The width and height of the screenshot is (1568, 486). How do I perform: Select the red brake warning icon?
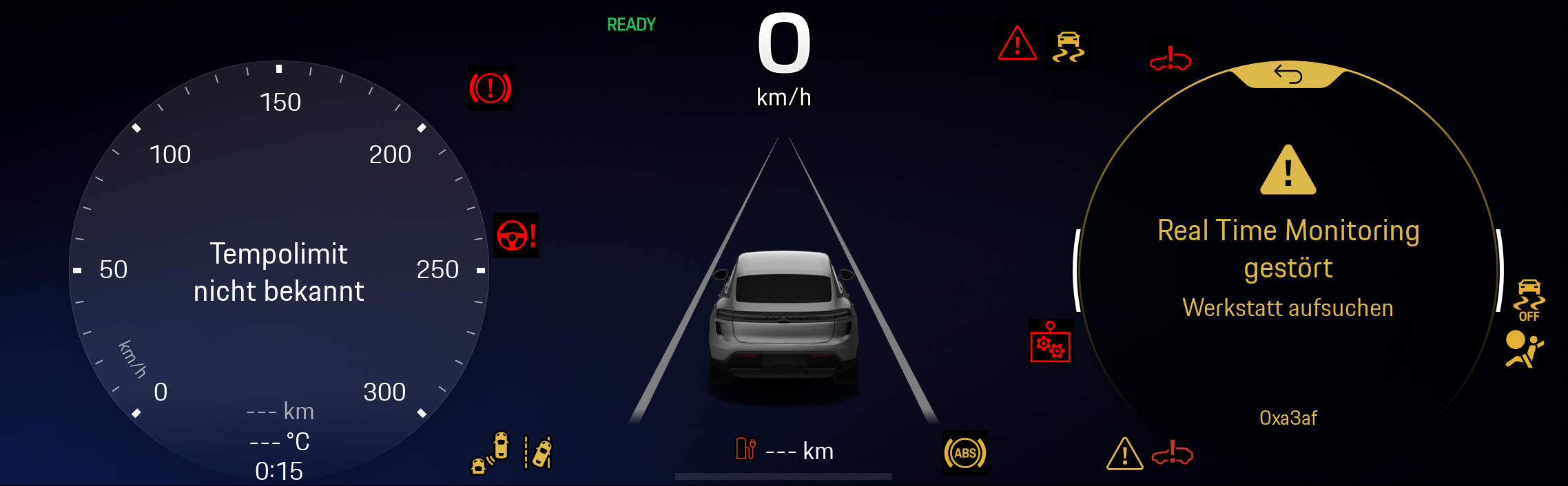[491, 88]
